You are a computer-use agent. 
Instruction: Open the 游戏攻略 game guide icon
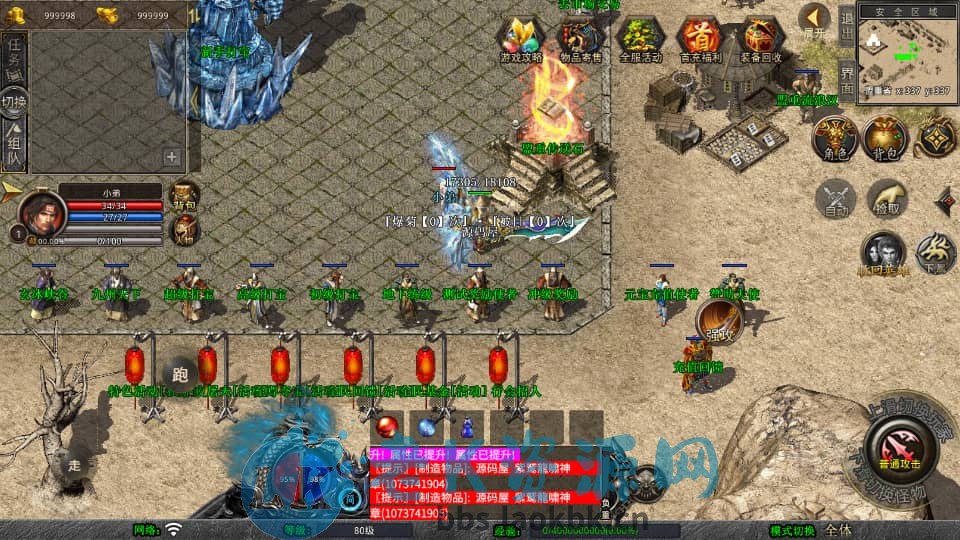pyautogui.click(x=521, y=38)
